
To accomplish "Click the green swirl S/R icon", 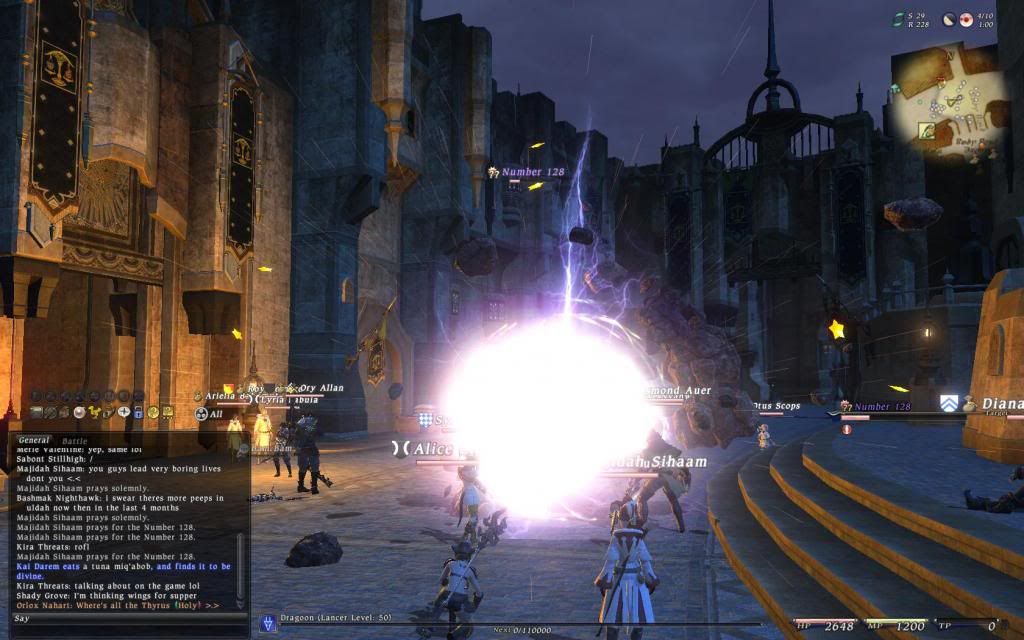I will (x=899, y=18).
